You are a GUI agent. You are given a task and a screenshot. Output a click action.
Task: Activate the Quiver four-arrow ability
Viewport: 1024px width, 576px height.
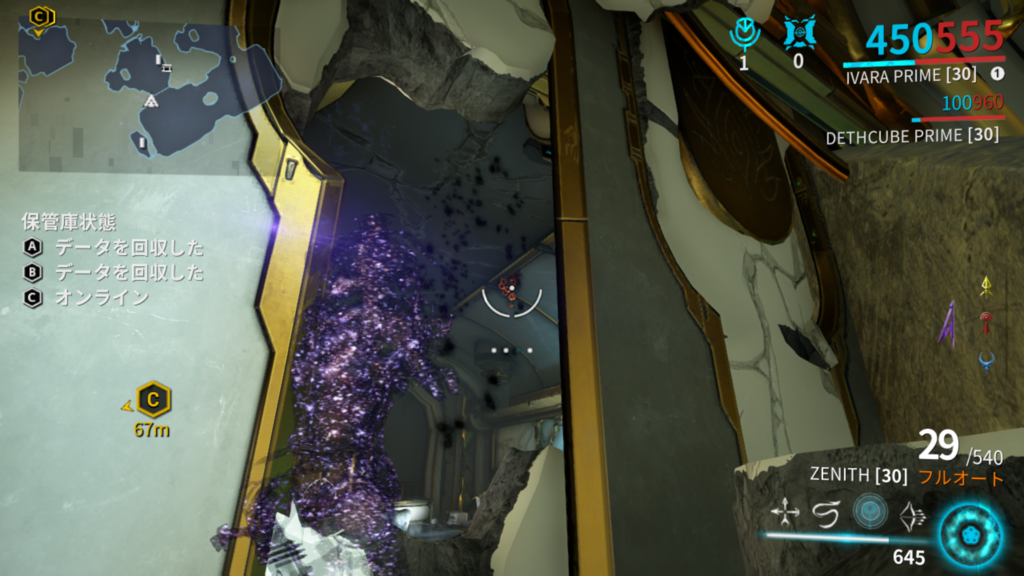pos(786,514)
